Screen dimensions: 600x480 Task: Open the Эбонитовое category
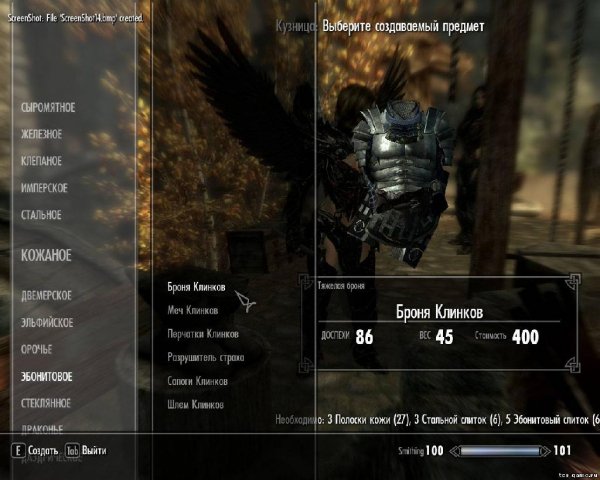(46, 377)
